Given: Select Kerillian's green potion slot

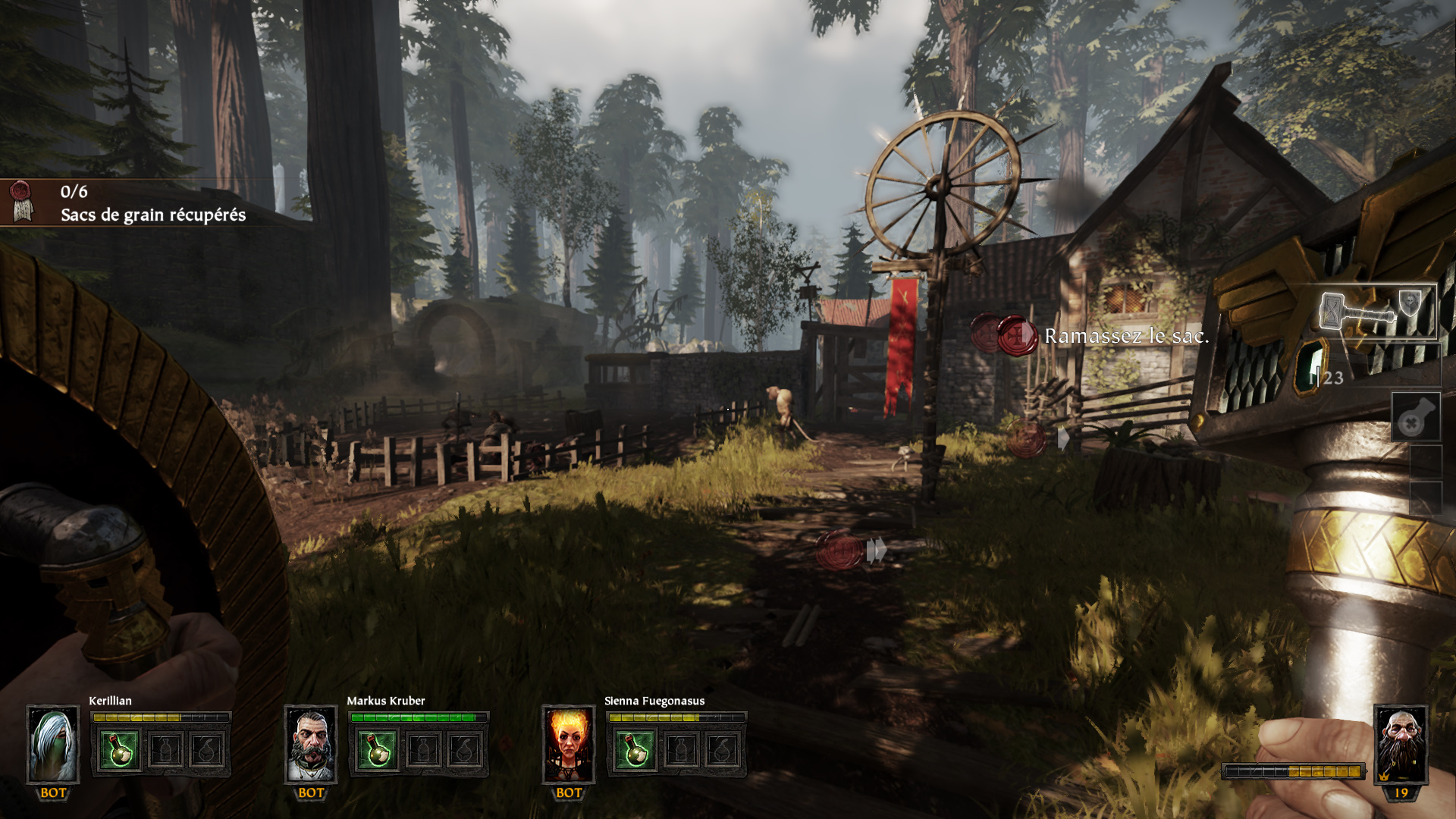Looking at the screenshot, I should (x=120, y=750).
